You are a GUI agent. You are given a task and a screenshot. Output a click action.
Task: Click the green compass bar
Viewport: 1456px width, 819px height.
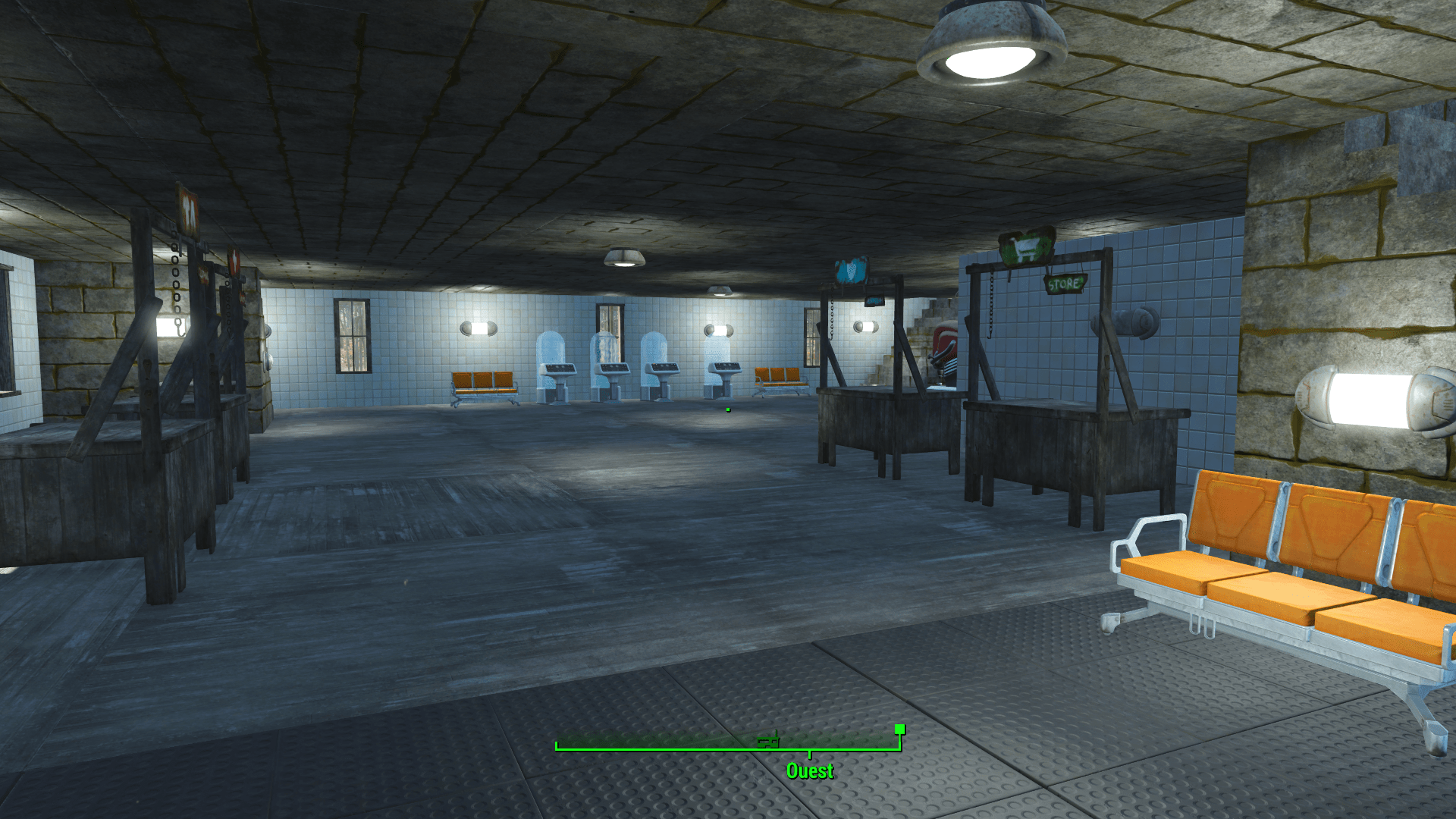coord(682,748)
